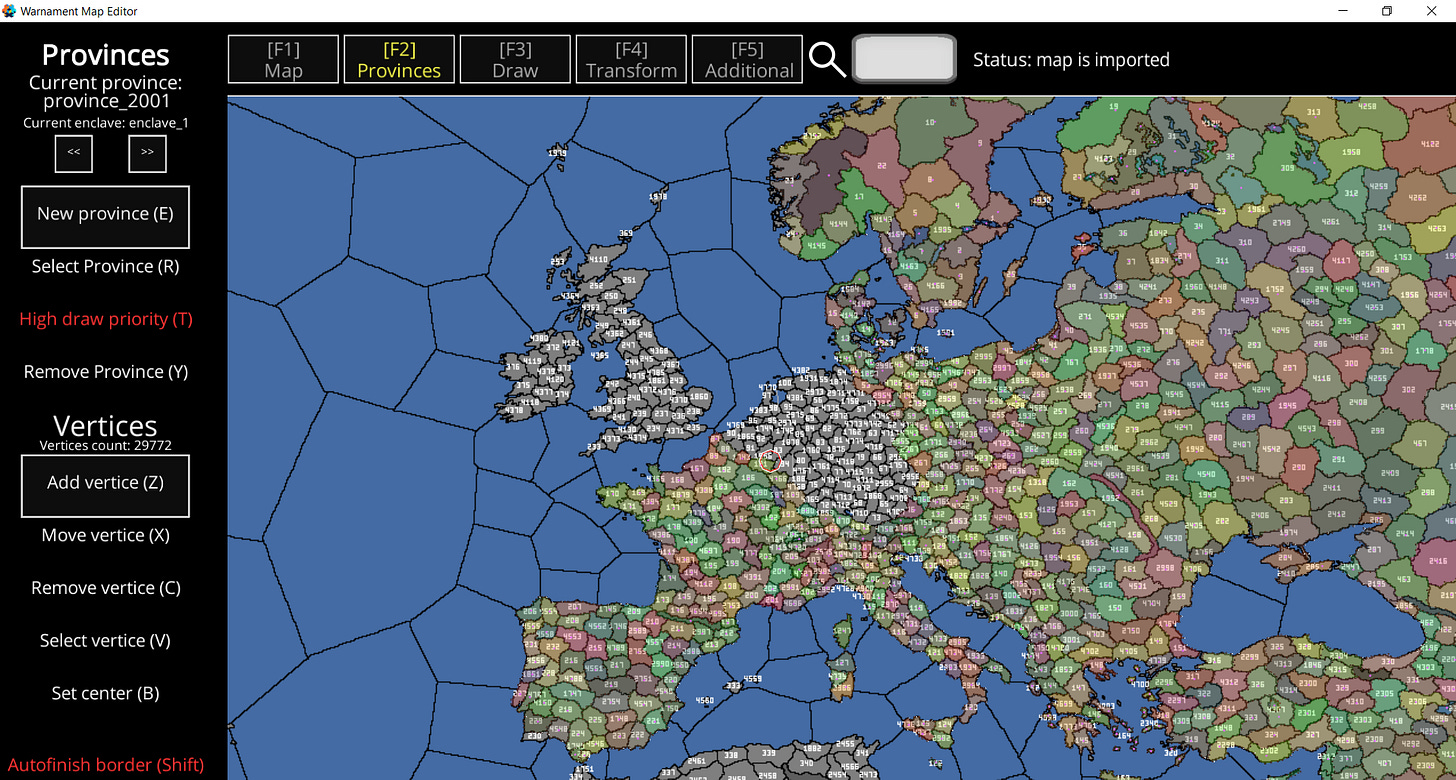Click into the search input field
The image size is (1456, 780).
(x=903, y=58)
